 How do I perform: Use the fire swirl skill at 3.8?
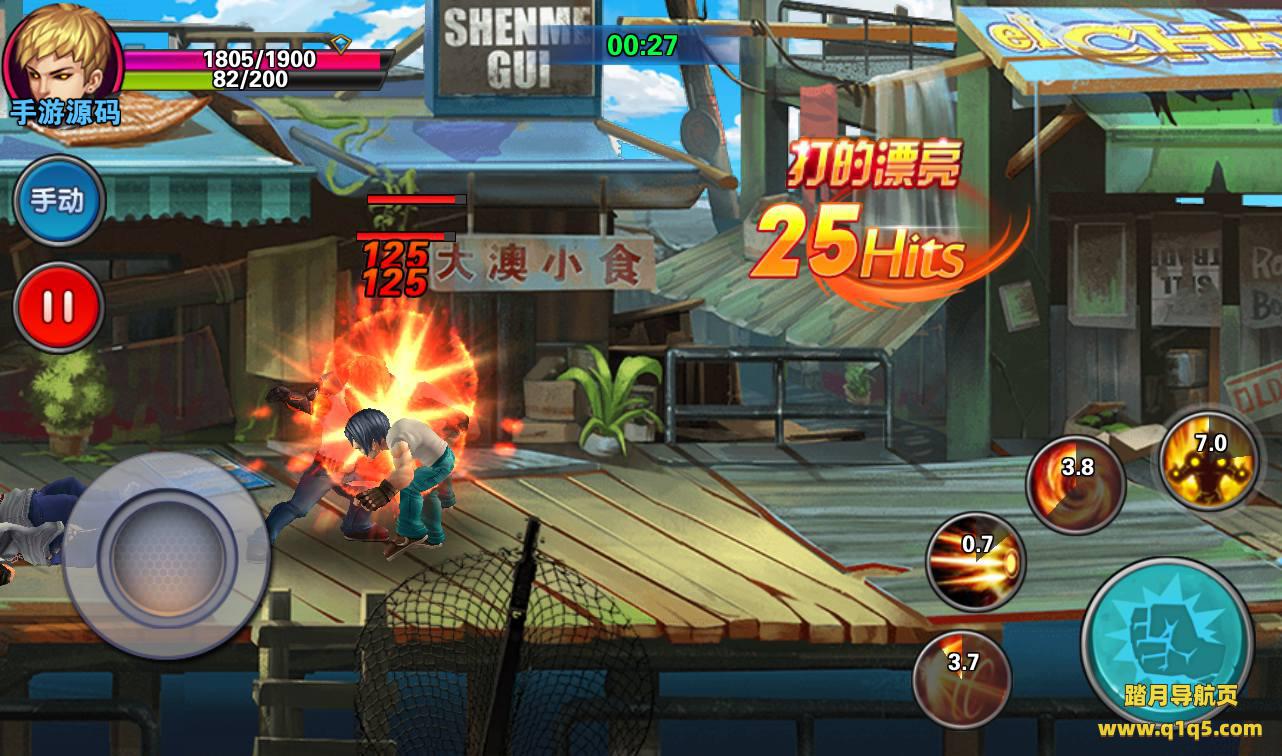point(1076,485)
